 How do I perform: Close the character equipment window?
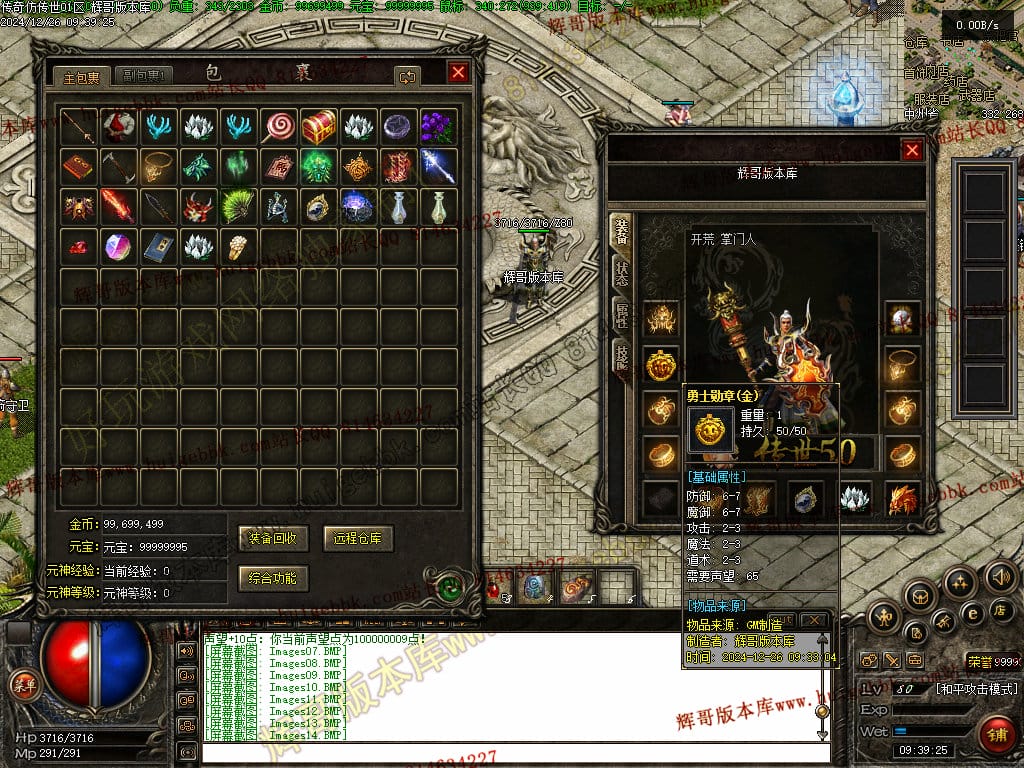pos(912,151)
